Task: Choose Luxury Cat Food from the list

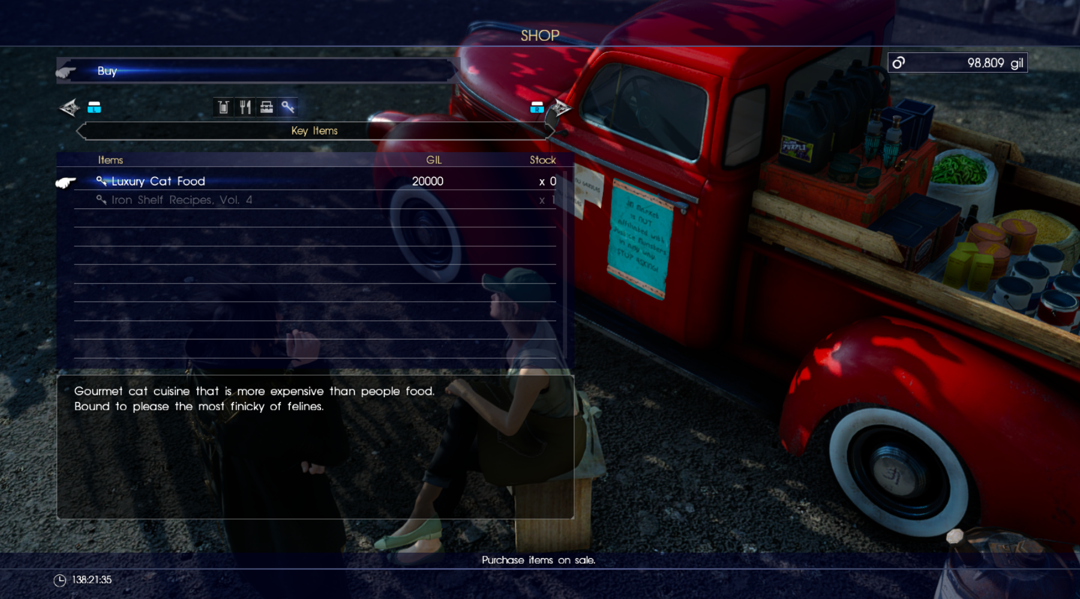Action: click(x=158, y=181)
